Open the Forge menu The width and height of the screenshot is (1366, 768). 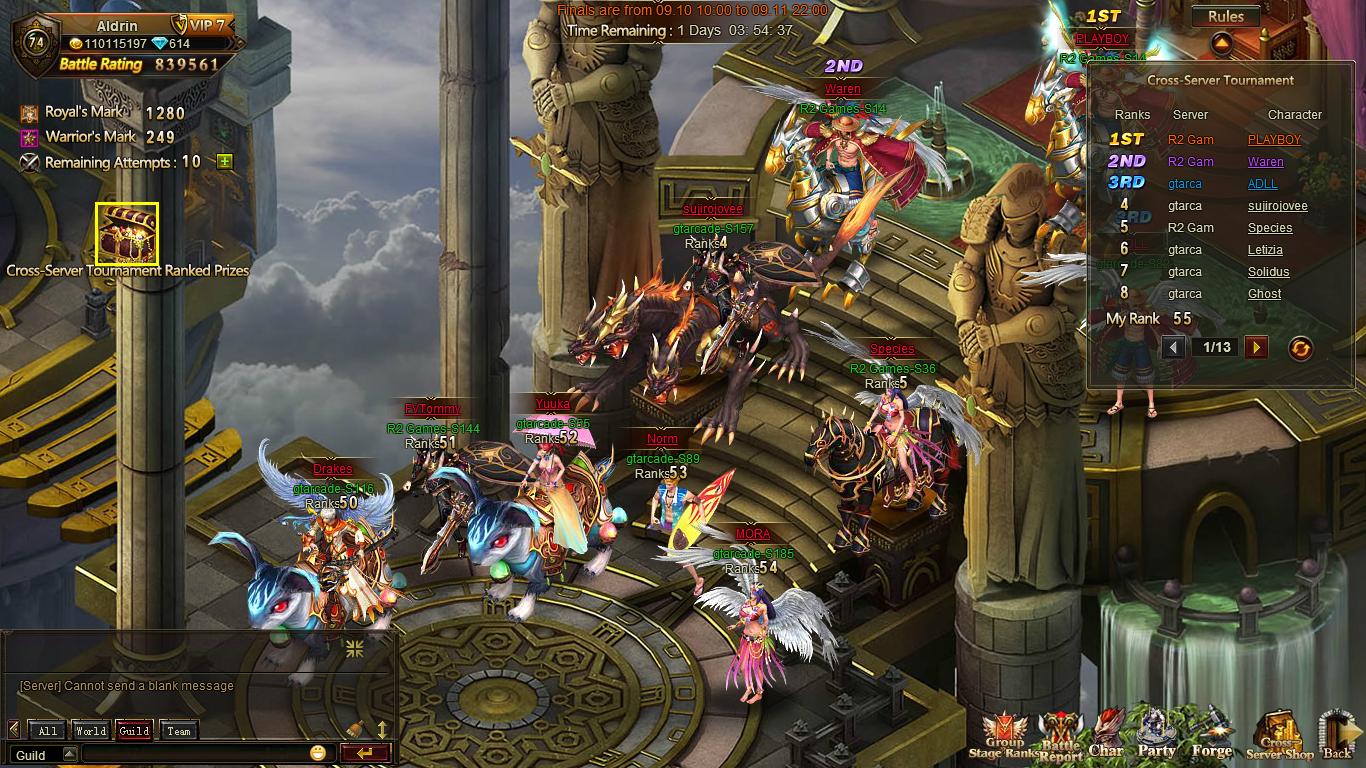pyautogui.click(x=1211, y=735)
